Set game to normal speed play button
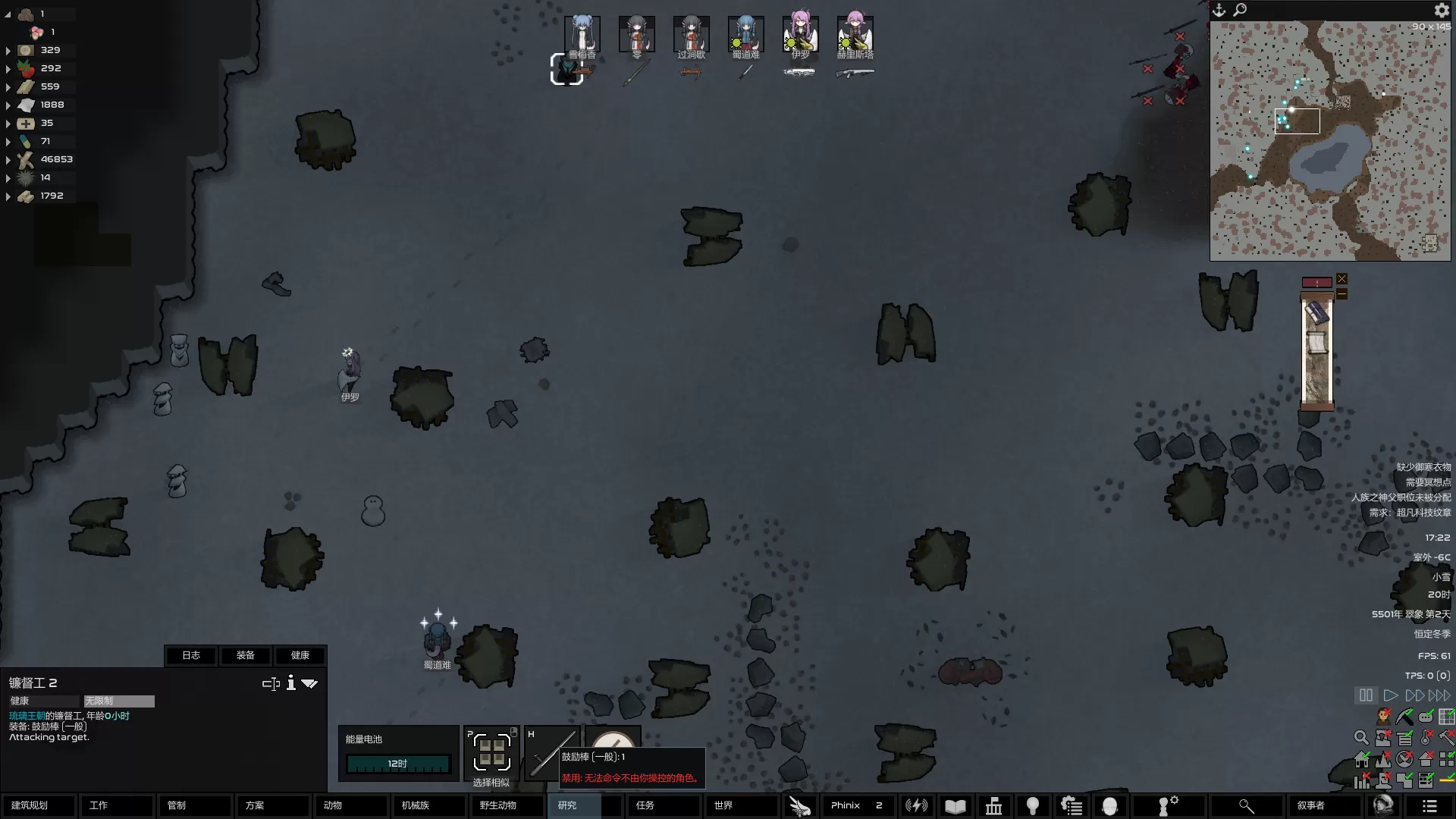Screen dimensions: 1456x819 click(1390, 695)
